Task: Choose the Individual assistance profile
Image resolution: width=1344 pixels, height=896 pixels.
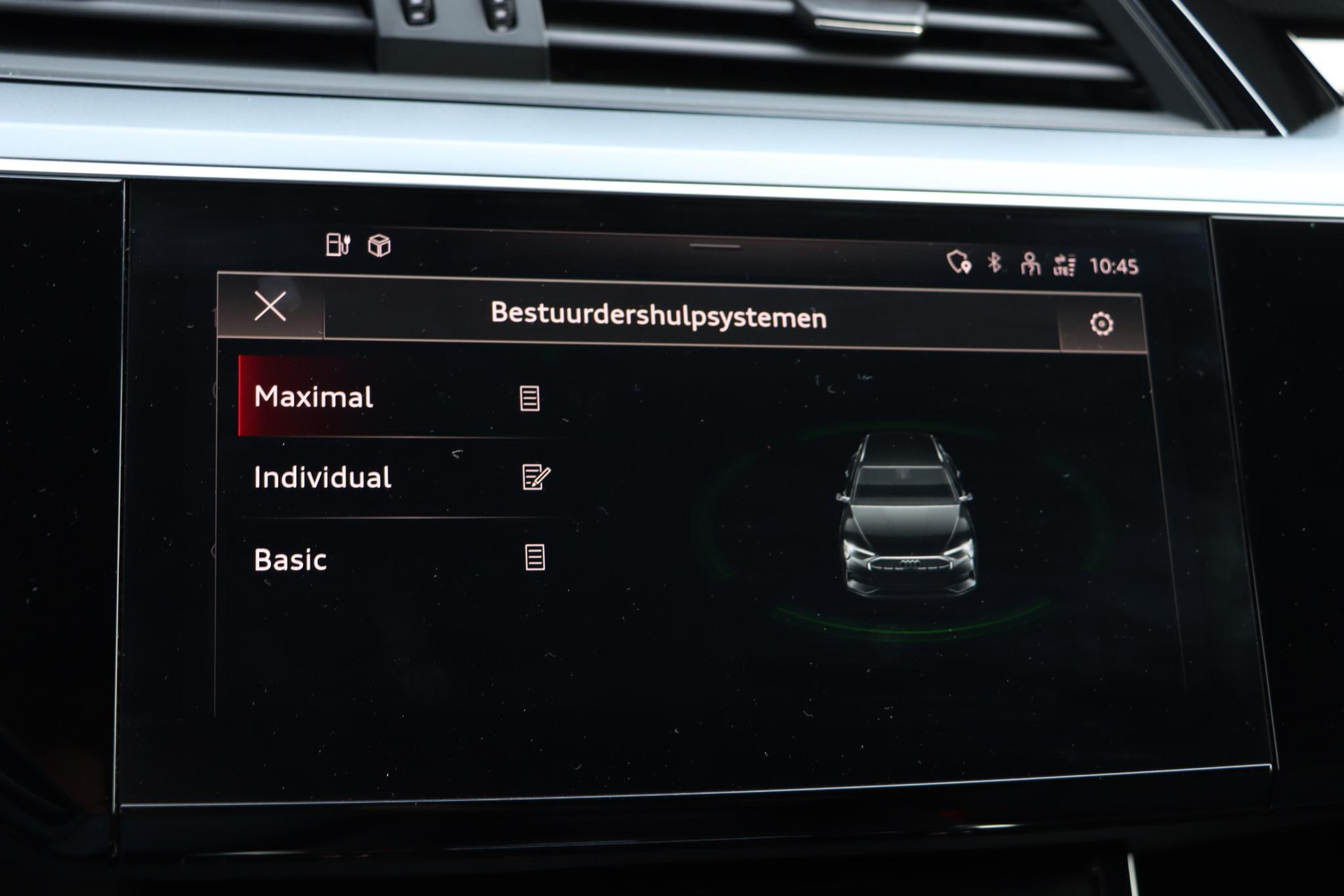Action: click(323, 477)
